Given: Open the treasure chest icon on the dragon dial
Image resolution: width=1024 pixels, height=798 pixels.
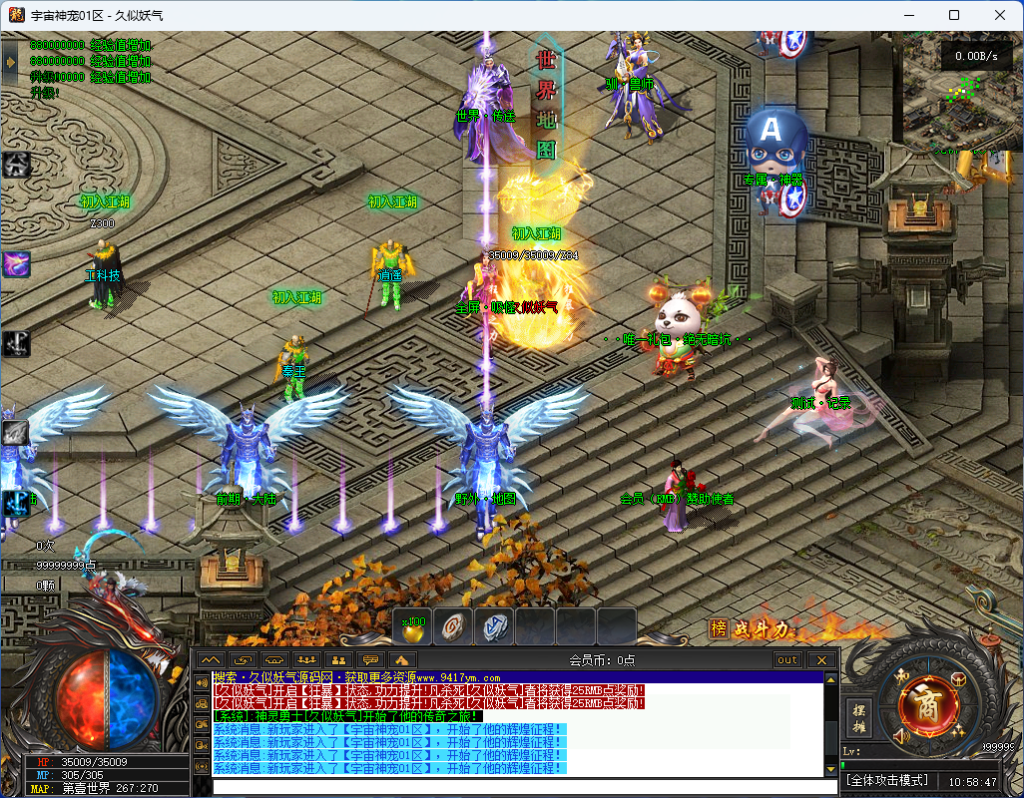Looking at the screenshot, I should [x=957, y=679].
